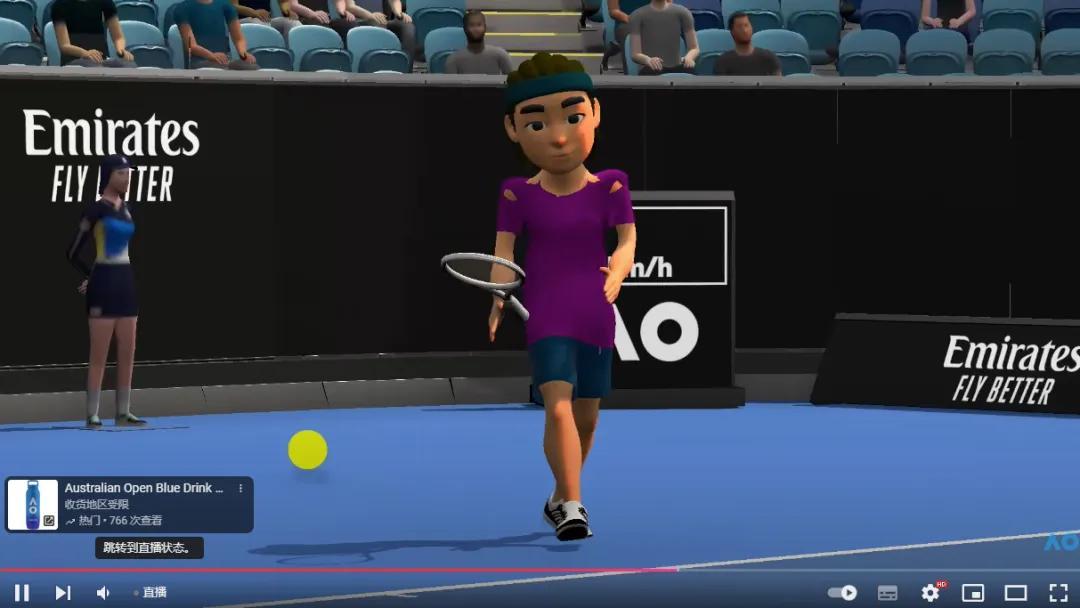Pause the video playback

pyautogui.click(x=22, y=592)
